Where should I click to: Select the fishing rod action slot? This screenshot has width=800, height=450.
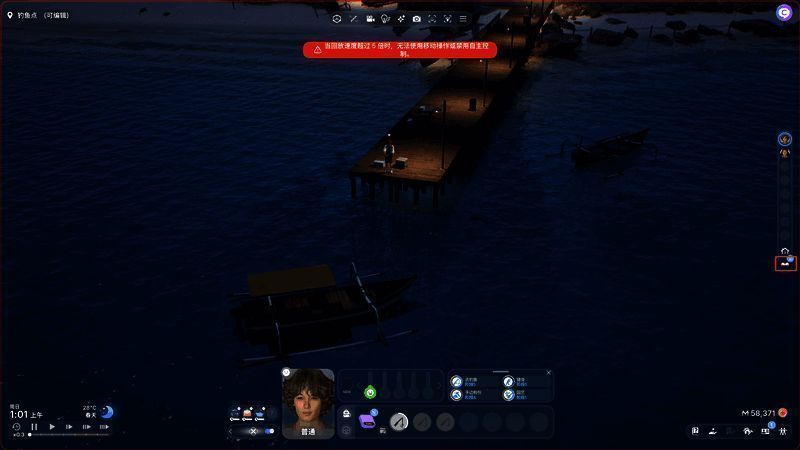tap(399, 422)
